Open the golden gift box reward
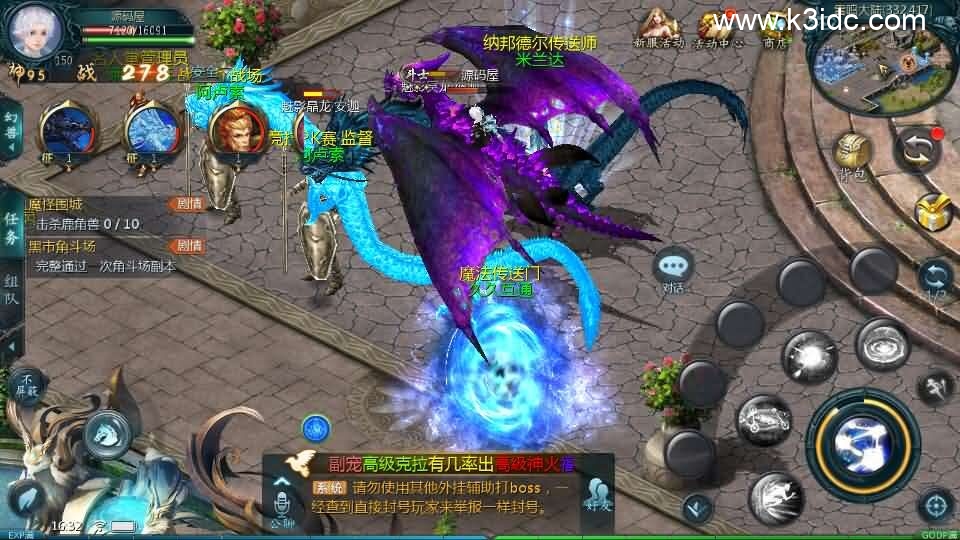 coord(934,212)
